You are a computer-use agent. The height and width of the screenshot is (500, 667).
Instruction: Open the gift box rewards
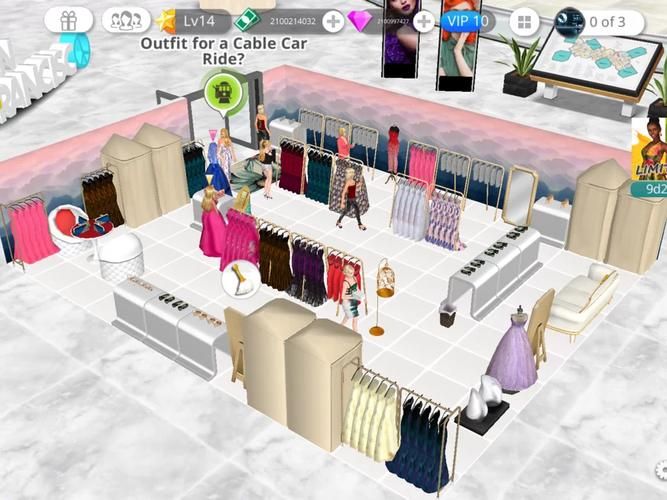[x=68, y=20]
